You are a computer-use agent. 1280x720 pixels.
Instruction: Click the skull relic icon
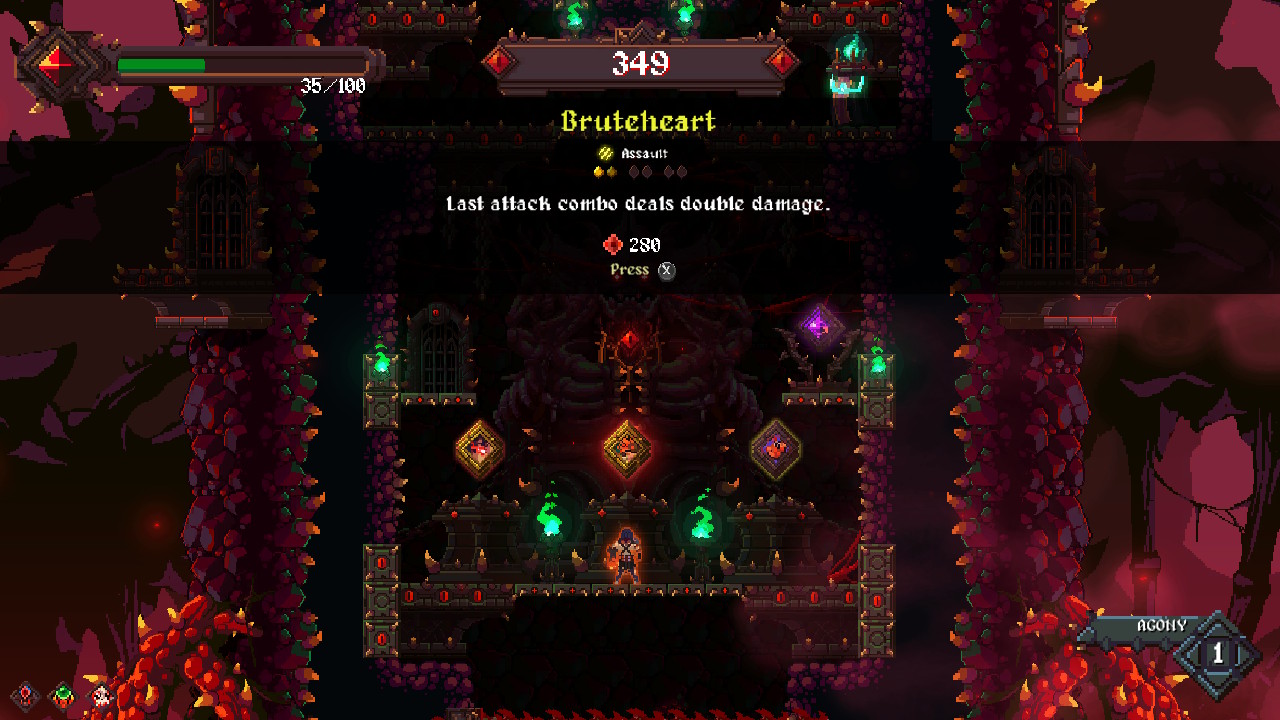100,694
